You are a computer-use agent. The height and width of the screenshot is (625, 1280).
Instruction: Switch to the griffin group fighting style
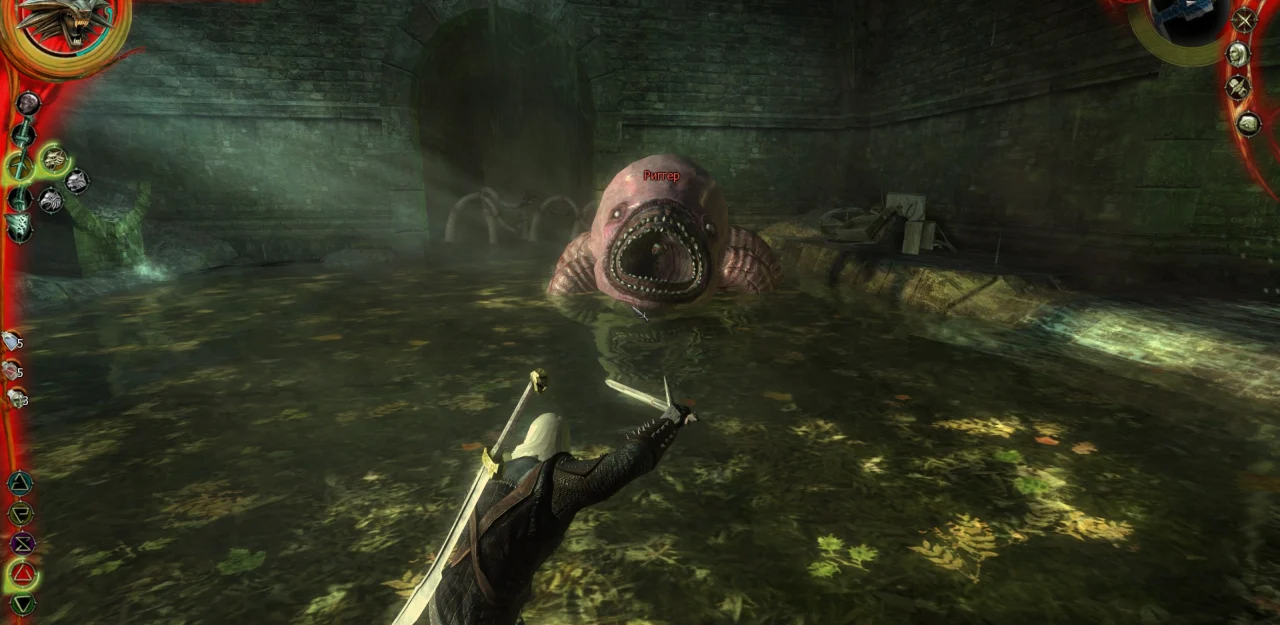tap(50, 201)
